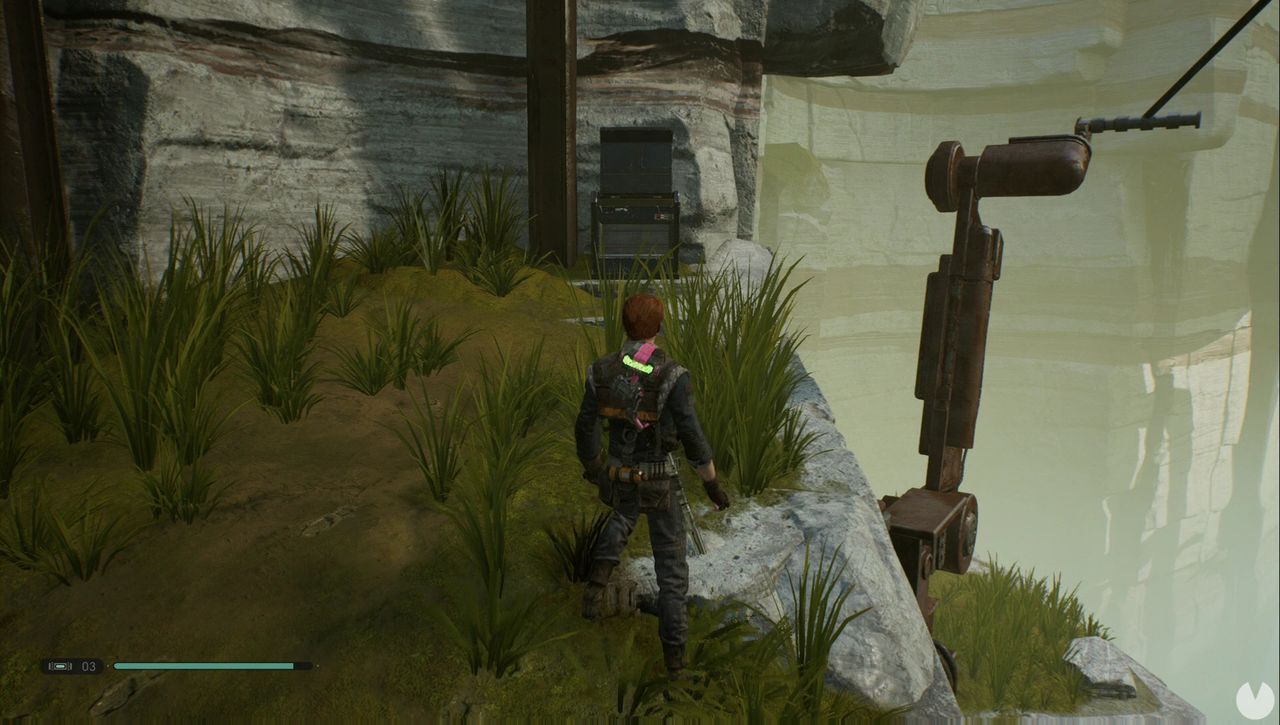Select the stim count number 03
This screenshot has height=725, width=1280.
pyautogui.click(x=87, y=664)
